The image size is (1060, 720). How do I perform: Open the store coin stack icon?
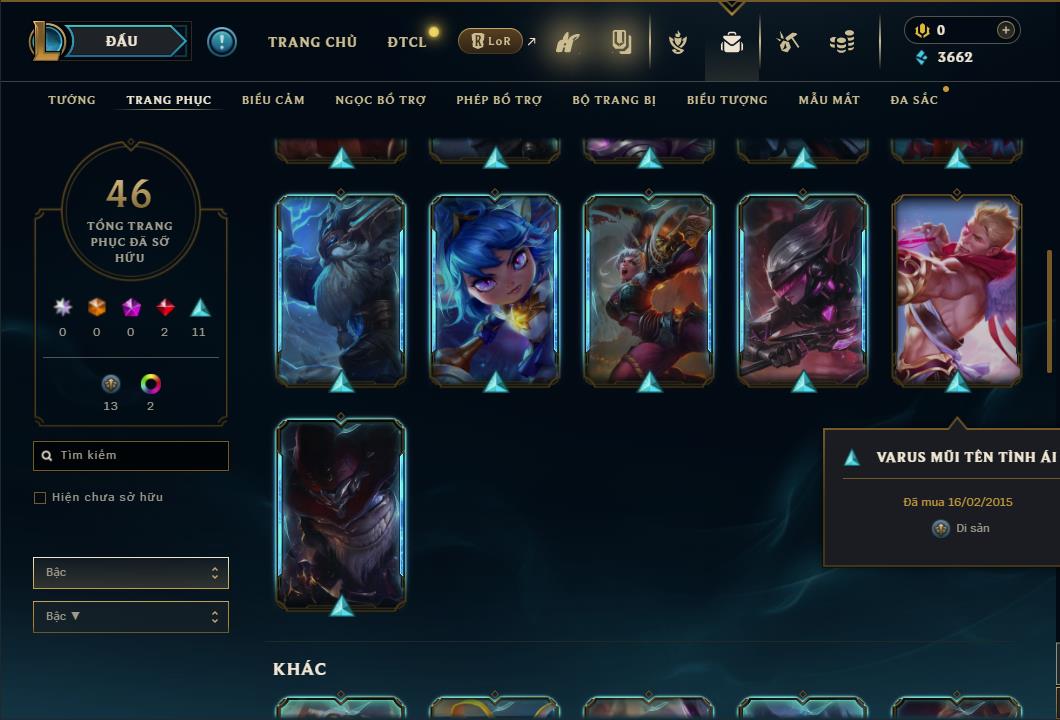click(842, 42)
